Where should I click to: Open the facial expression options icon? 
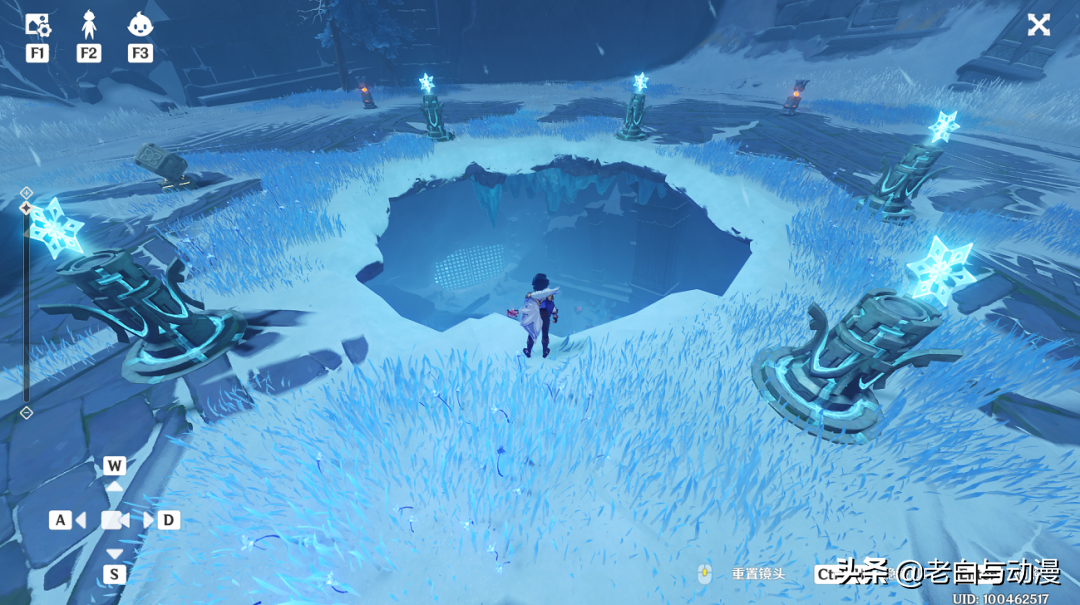(x=140, y=26)
